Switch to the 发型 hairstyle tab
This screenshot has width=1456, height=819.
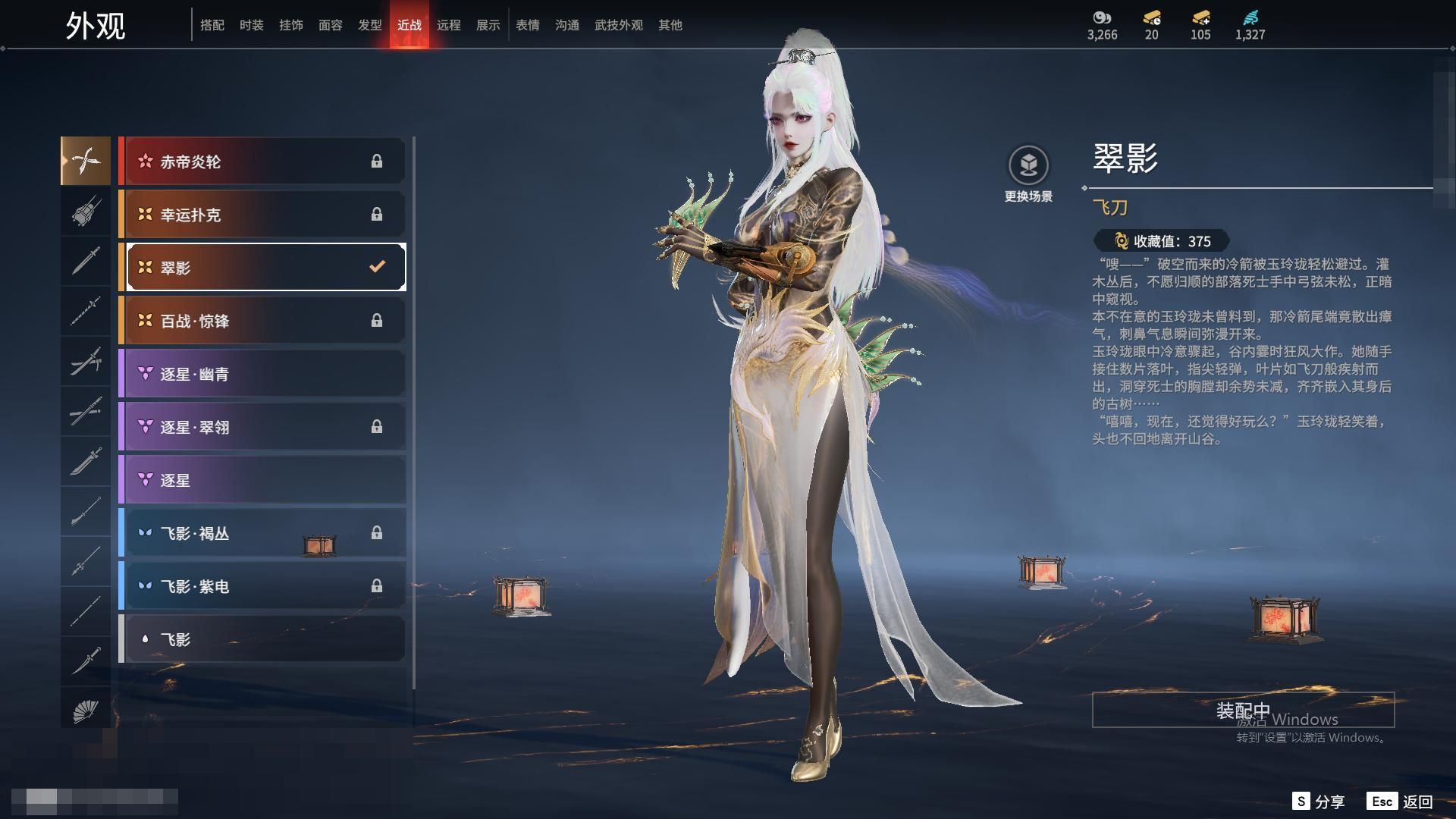tap(370, 25)
